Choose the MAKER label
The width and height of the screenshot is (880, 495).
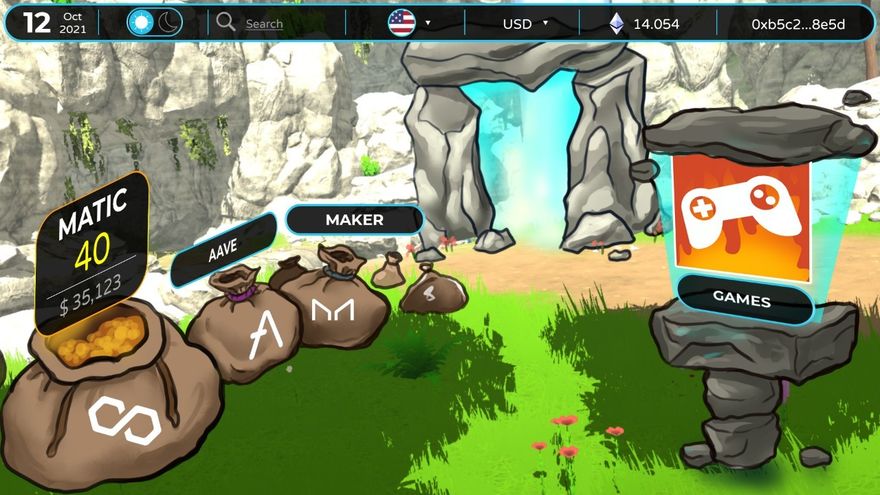pyautogui.click(x=354, y=219)
